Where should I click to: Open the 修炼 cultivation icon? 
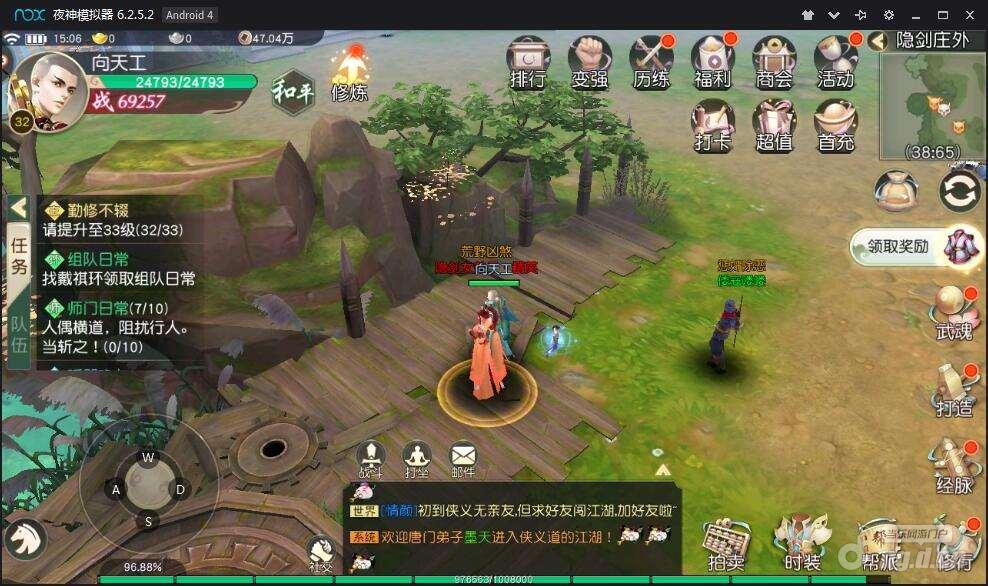tap(349, 75)
